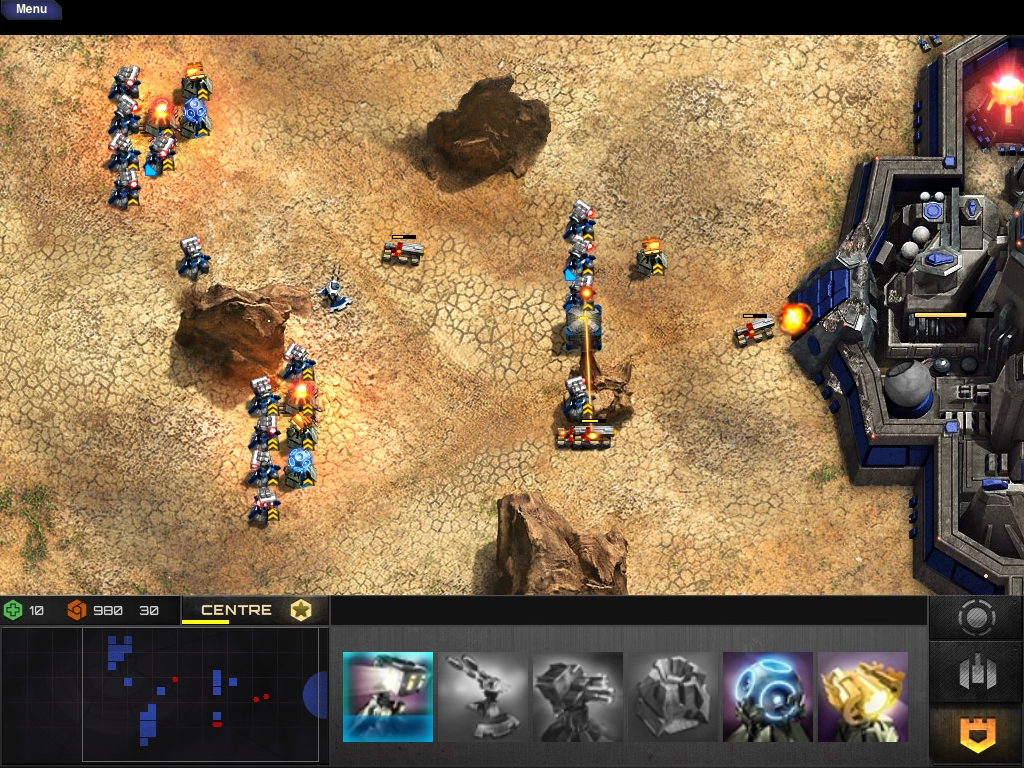Click the green plus hexagon icon
Screen dimensions: 1024x768
(x=13, y=610)
